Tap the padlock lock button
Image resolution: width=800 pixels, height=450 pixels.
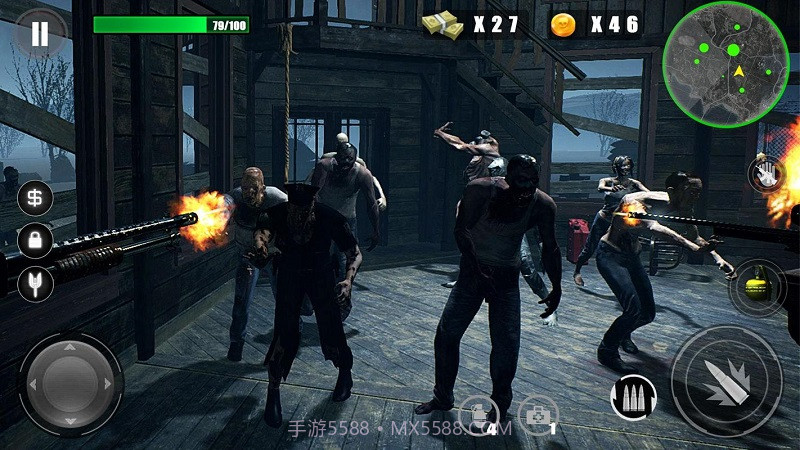[35, 240]
